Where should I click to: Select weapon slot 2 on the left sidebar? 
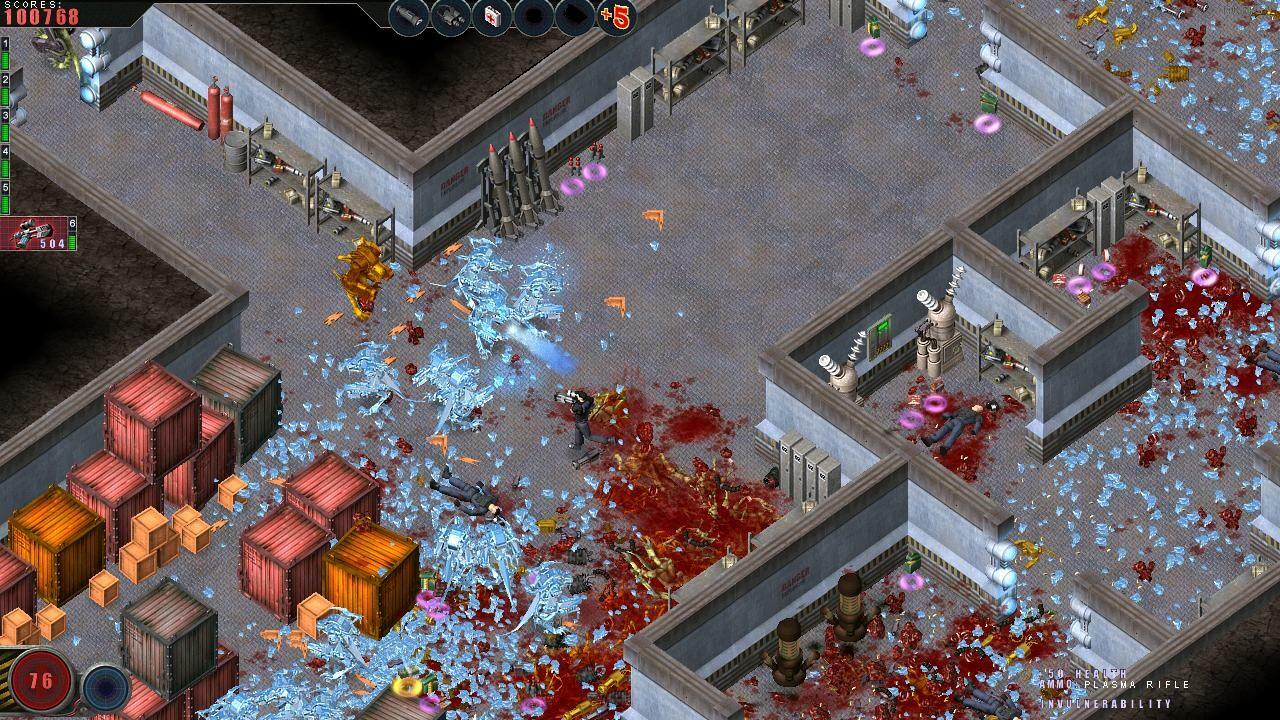click(x=5, y=80)
